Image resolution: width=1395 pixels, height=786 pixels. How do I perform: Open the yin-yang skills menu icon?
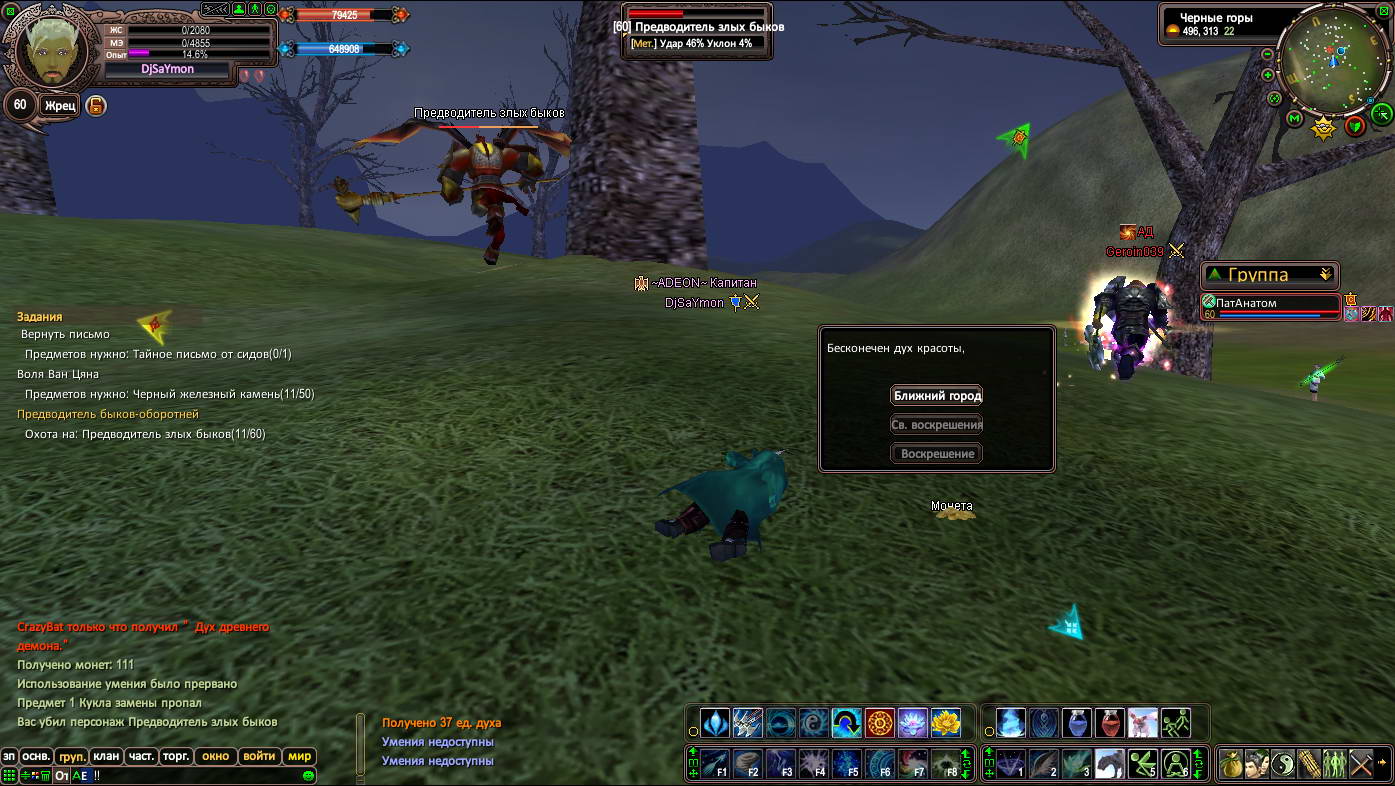(1283, 764)
